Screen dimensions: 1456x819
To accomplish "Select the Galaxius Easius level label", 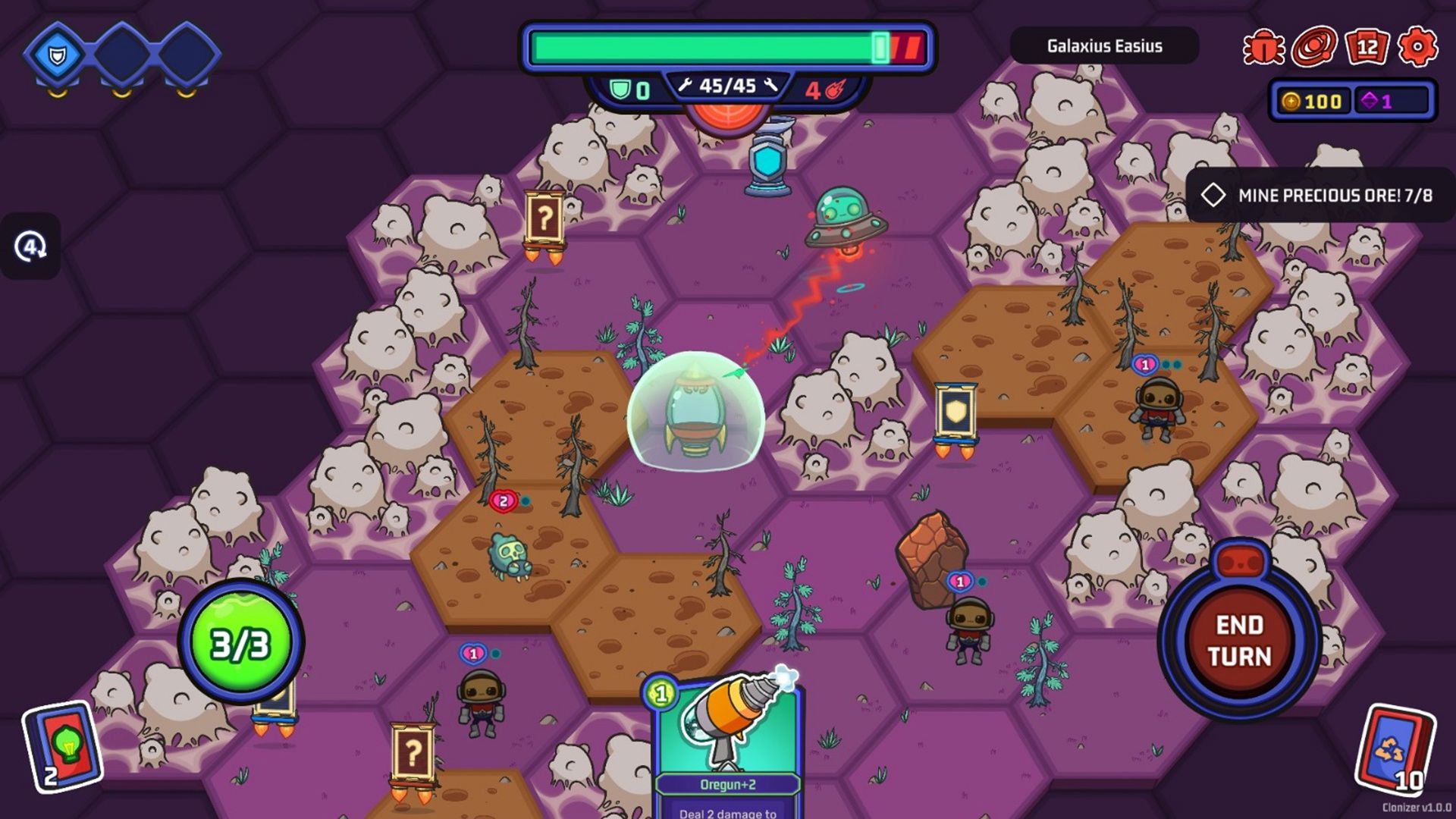I will point(1104,46).
